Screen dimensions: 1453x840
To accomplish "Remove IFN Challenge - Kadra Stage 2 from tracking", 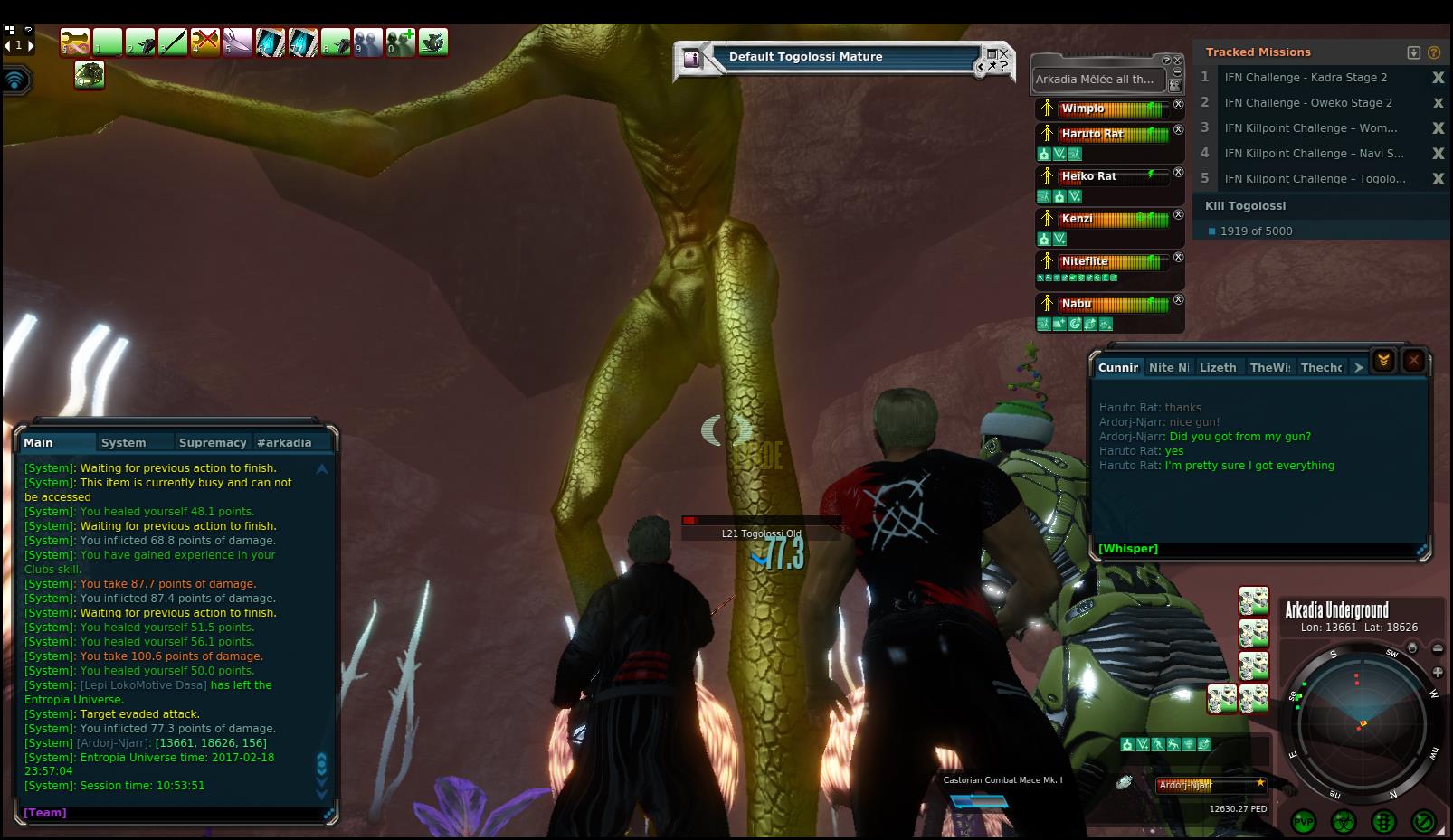I will click(1438, 78).
